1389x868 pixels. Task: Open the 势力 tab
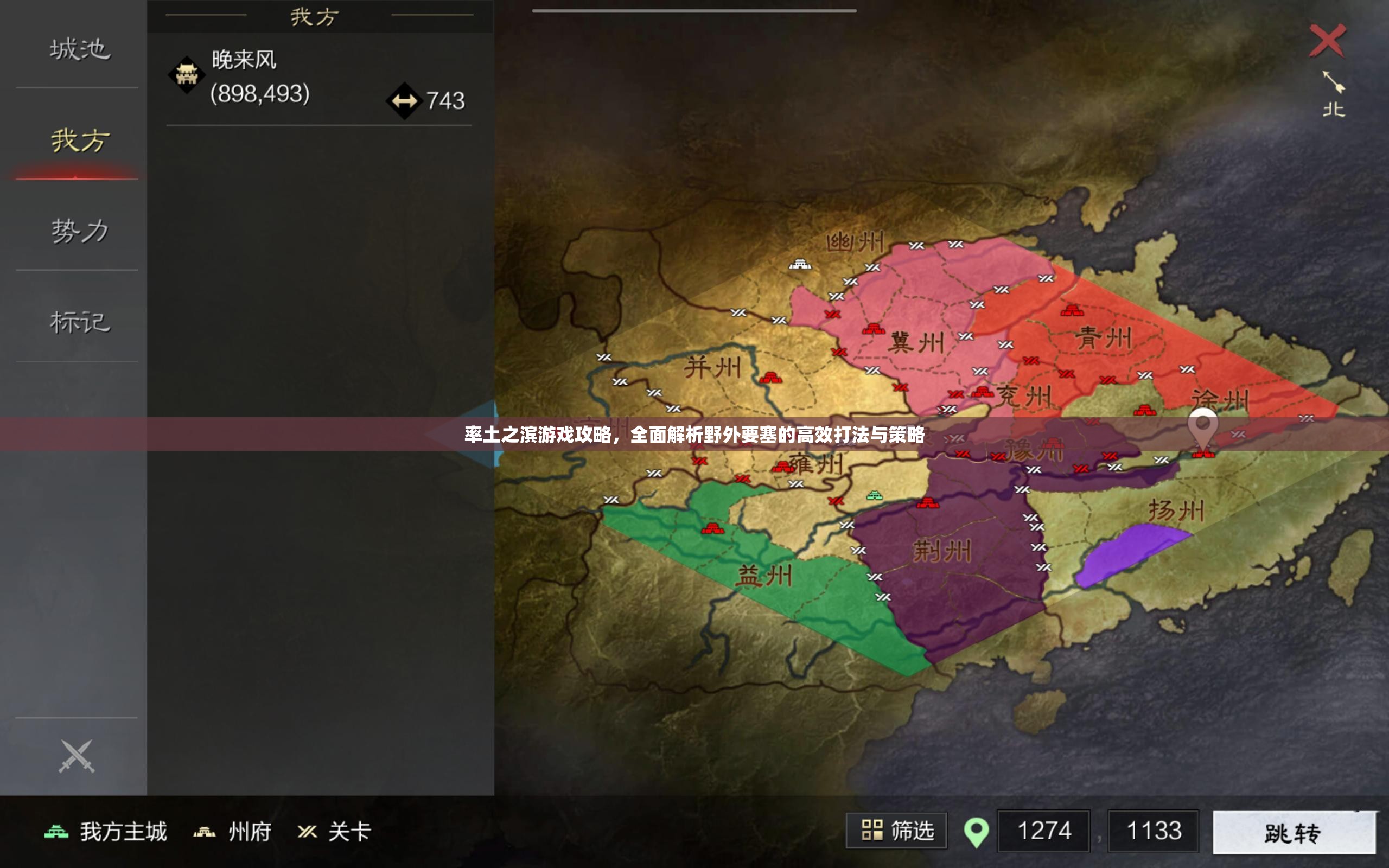[79, 231]
